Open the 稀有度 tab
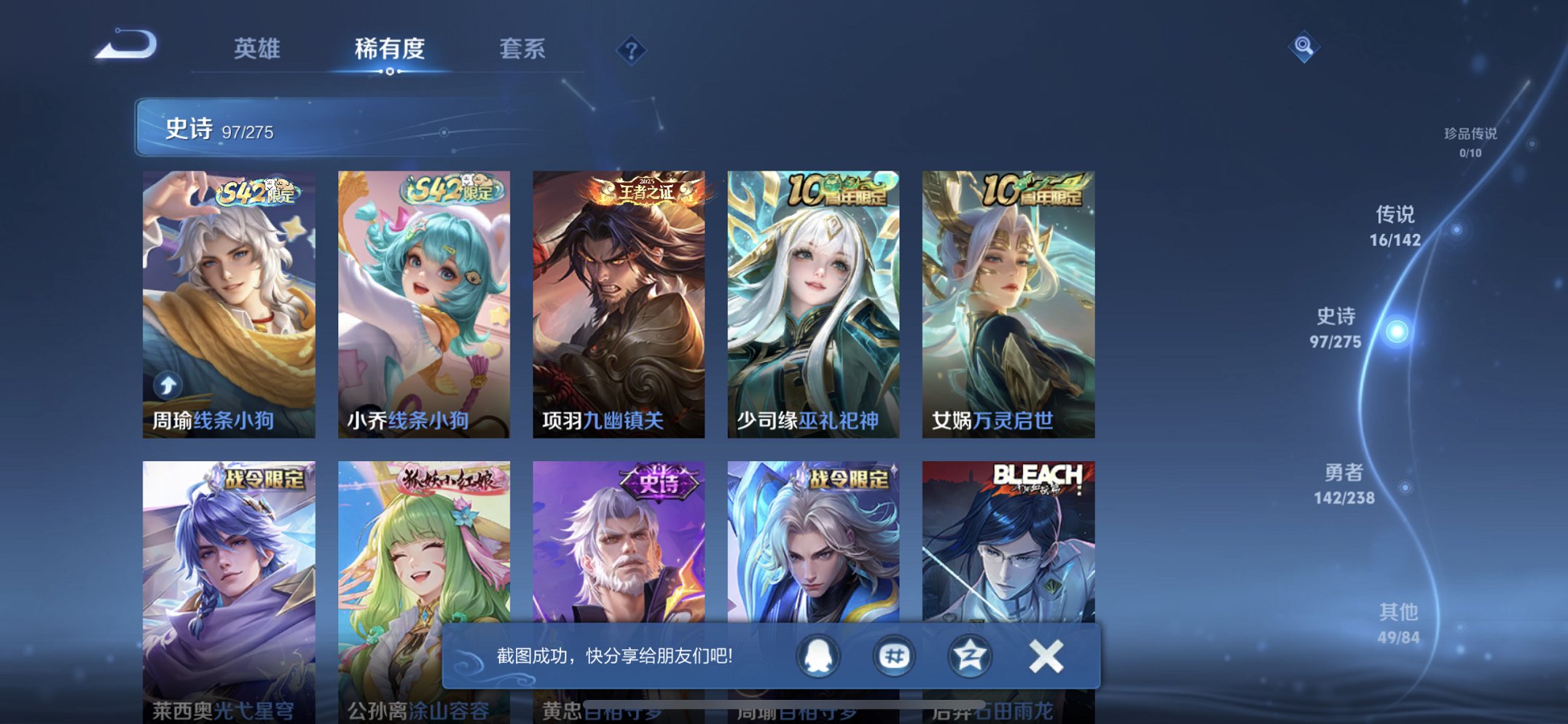 (x=390, y=50)
